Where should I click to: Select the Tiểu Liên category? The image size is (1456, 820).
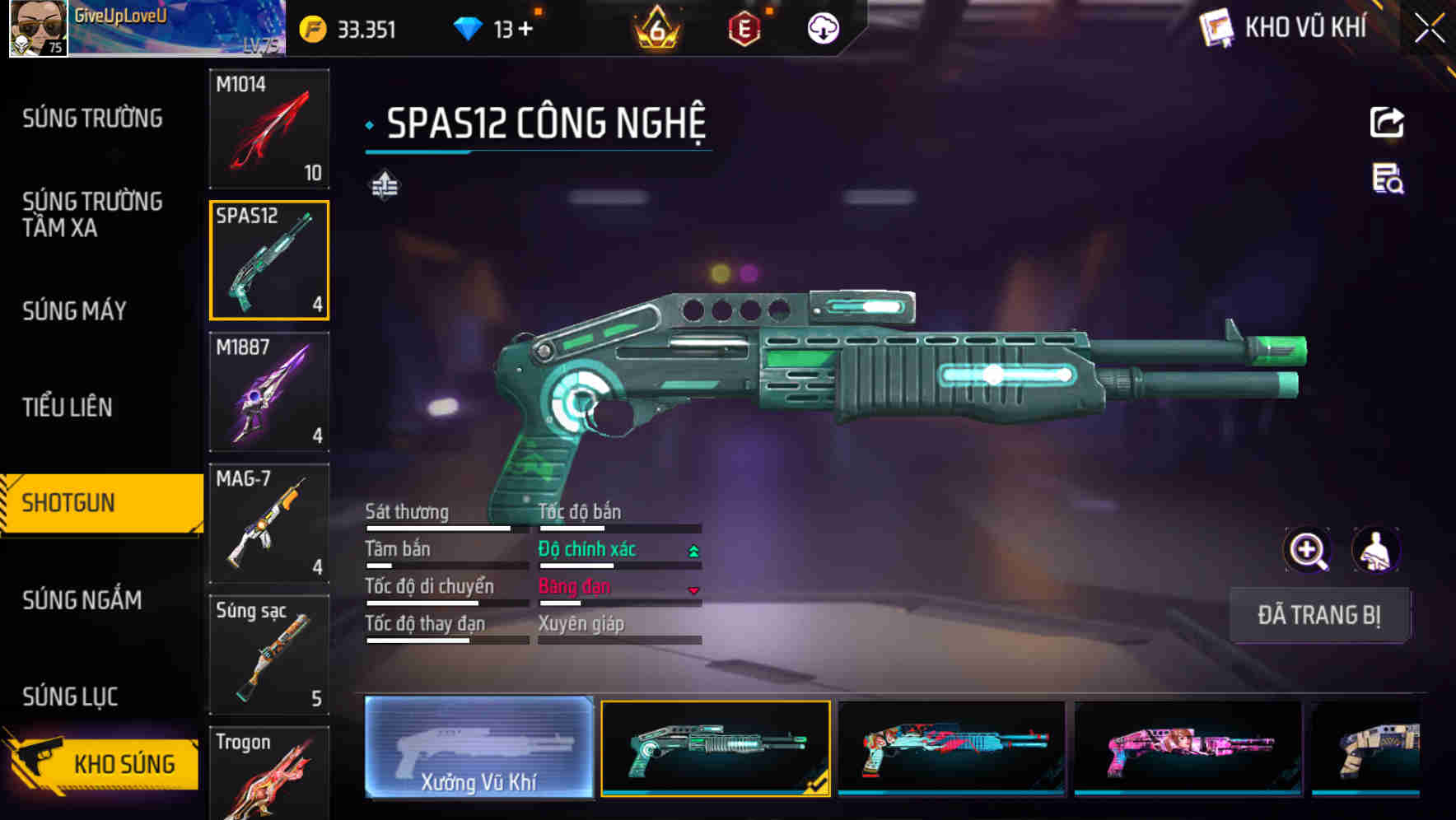68,407
